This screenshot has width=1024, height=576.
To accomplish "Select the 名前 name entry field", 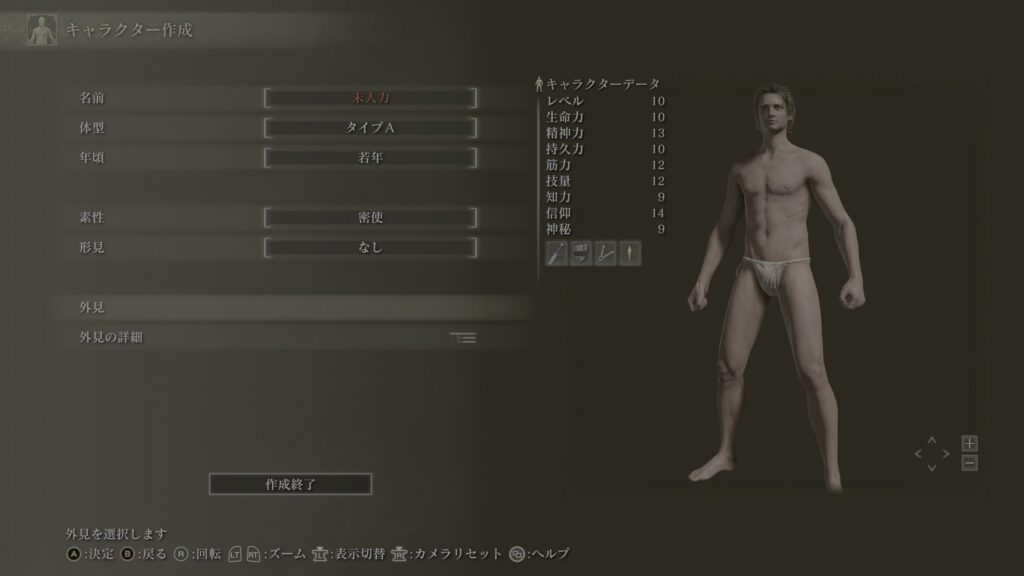I will pos(370,98).
